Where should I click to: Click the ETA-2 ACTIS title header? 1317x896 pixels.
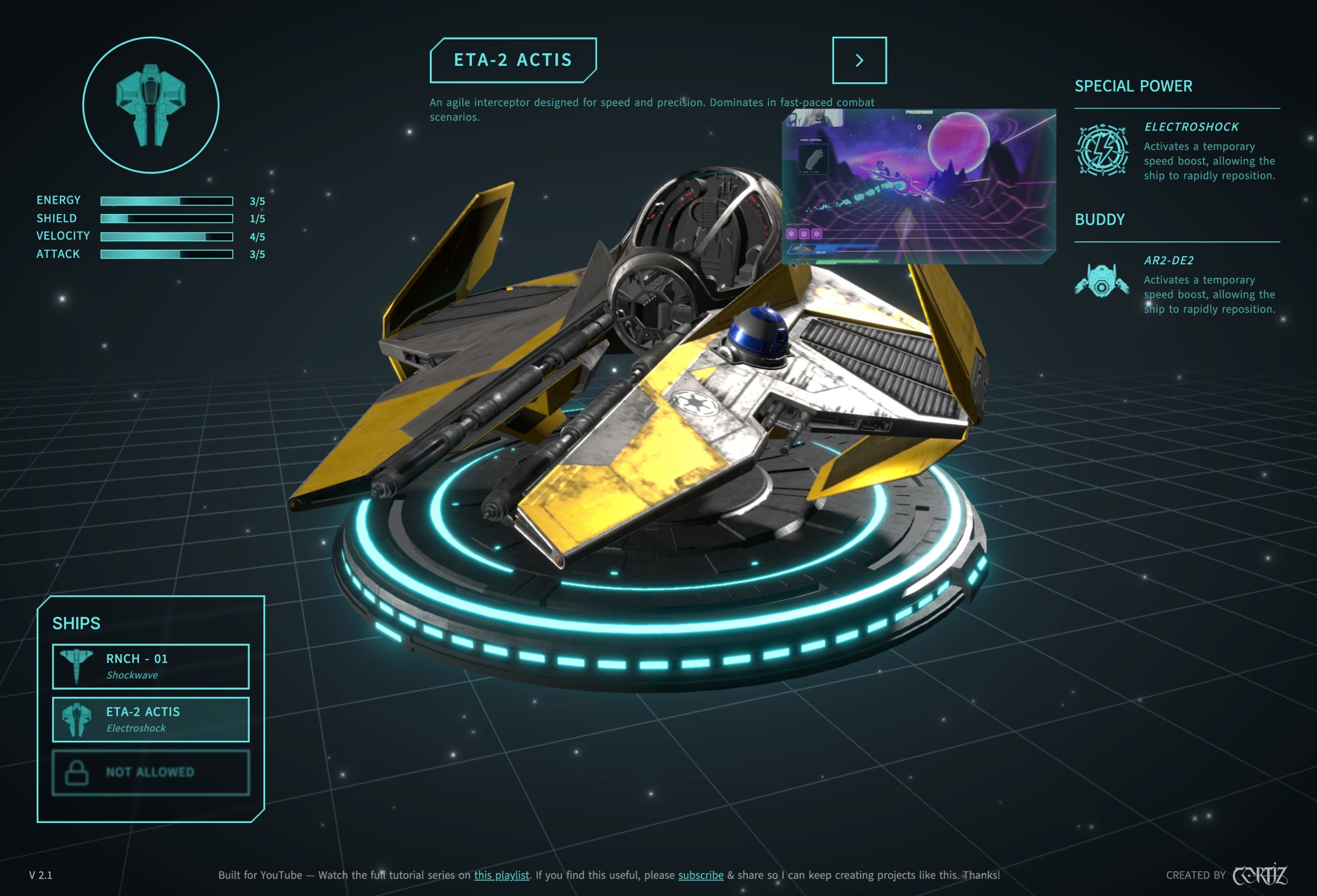pyautogui.click(x=512, y=60)
